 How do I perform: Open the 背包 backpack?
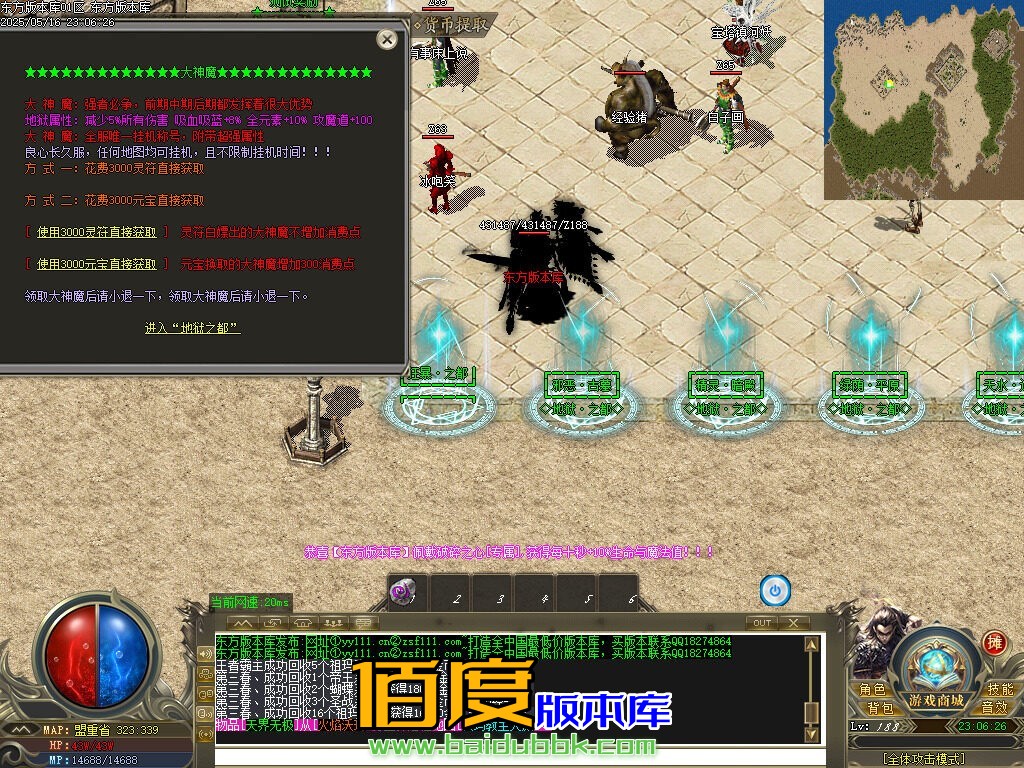coord(880,708)
